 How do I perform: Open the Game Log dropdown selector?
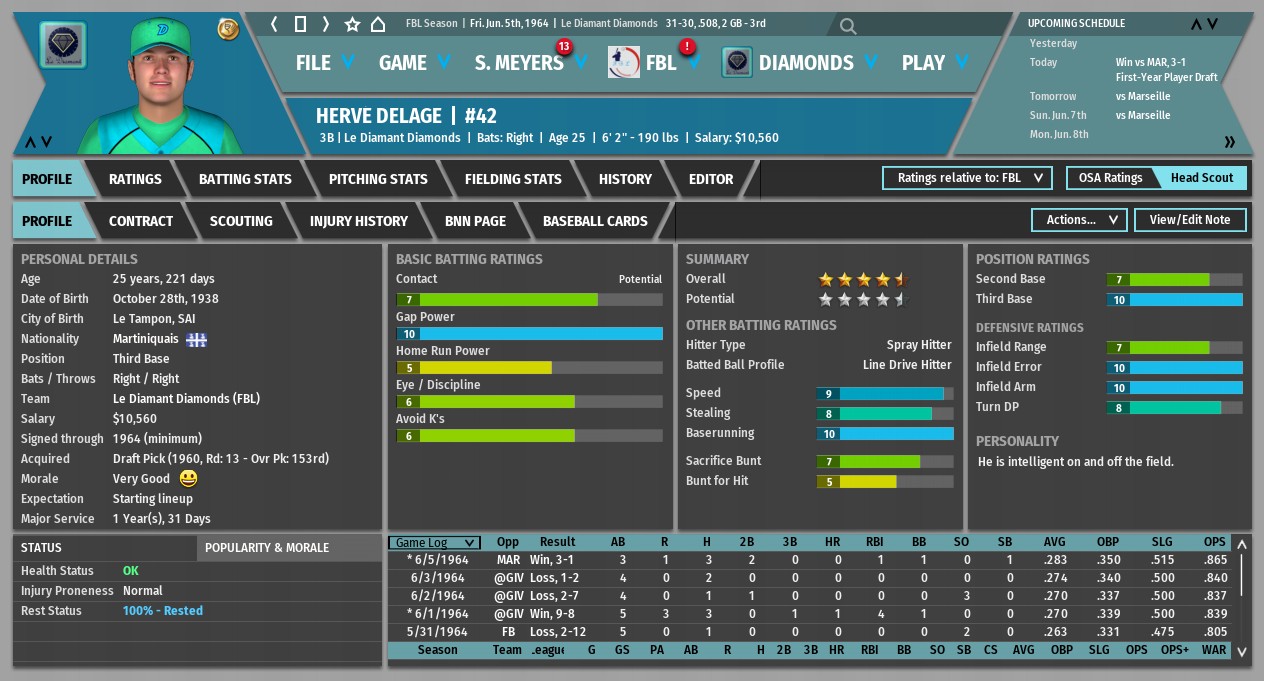[x=434, y=543]
